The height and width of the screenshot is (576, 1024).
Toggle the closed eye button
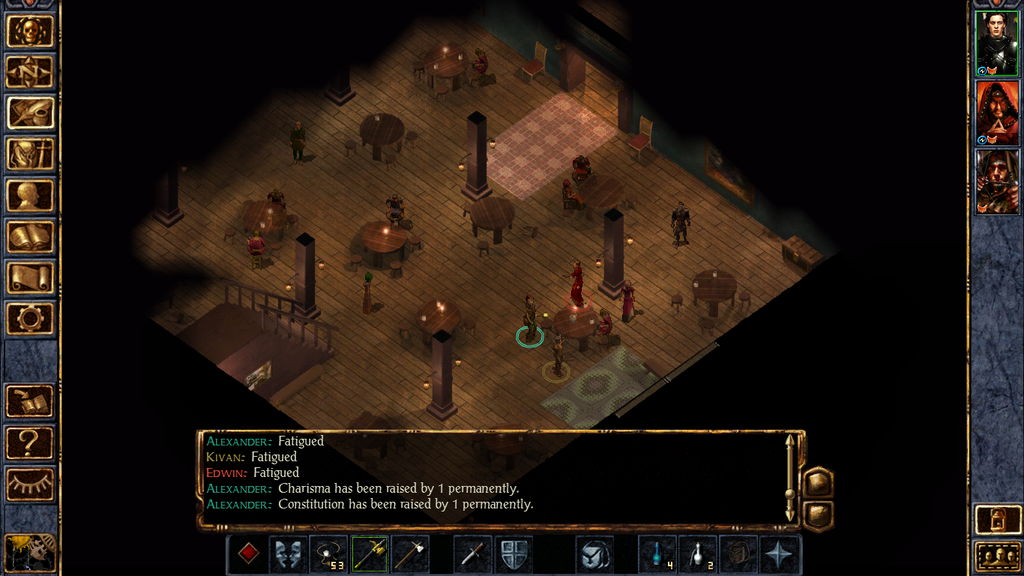[x=30, y=484]
